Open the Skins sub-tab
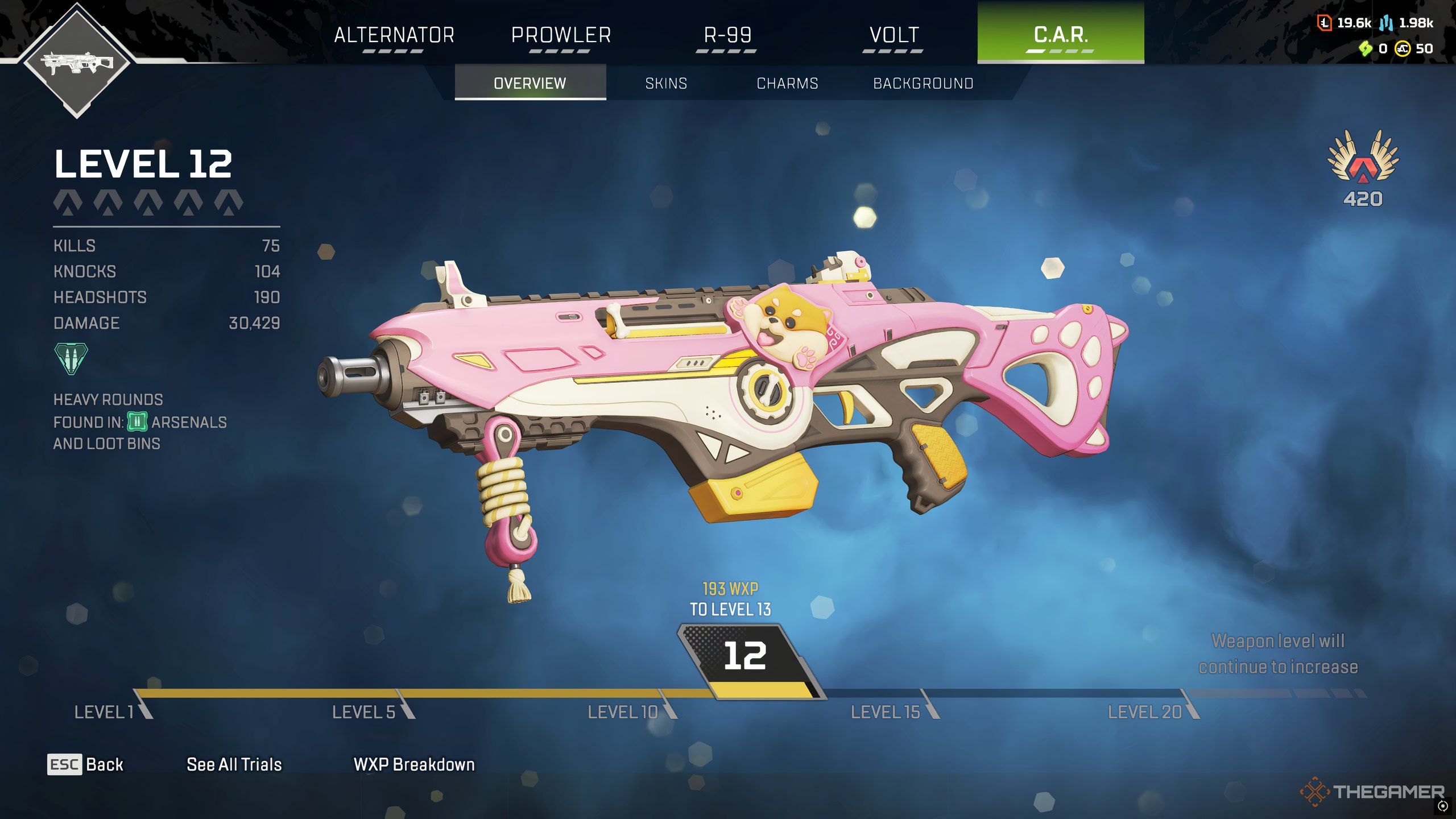The image size is (1456, 819). point(666,83)
